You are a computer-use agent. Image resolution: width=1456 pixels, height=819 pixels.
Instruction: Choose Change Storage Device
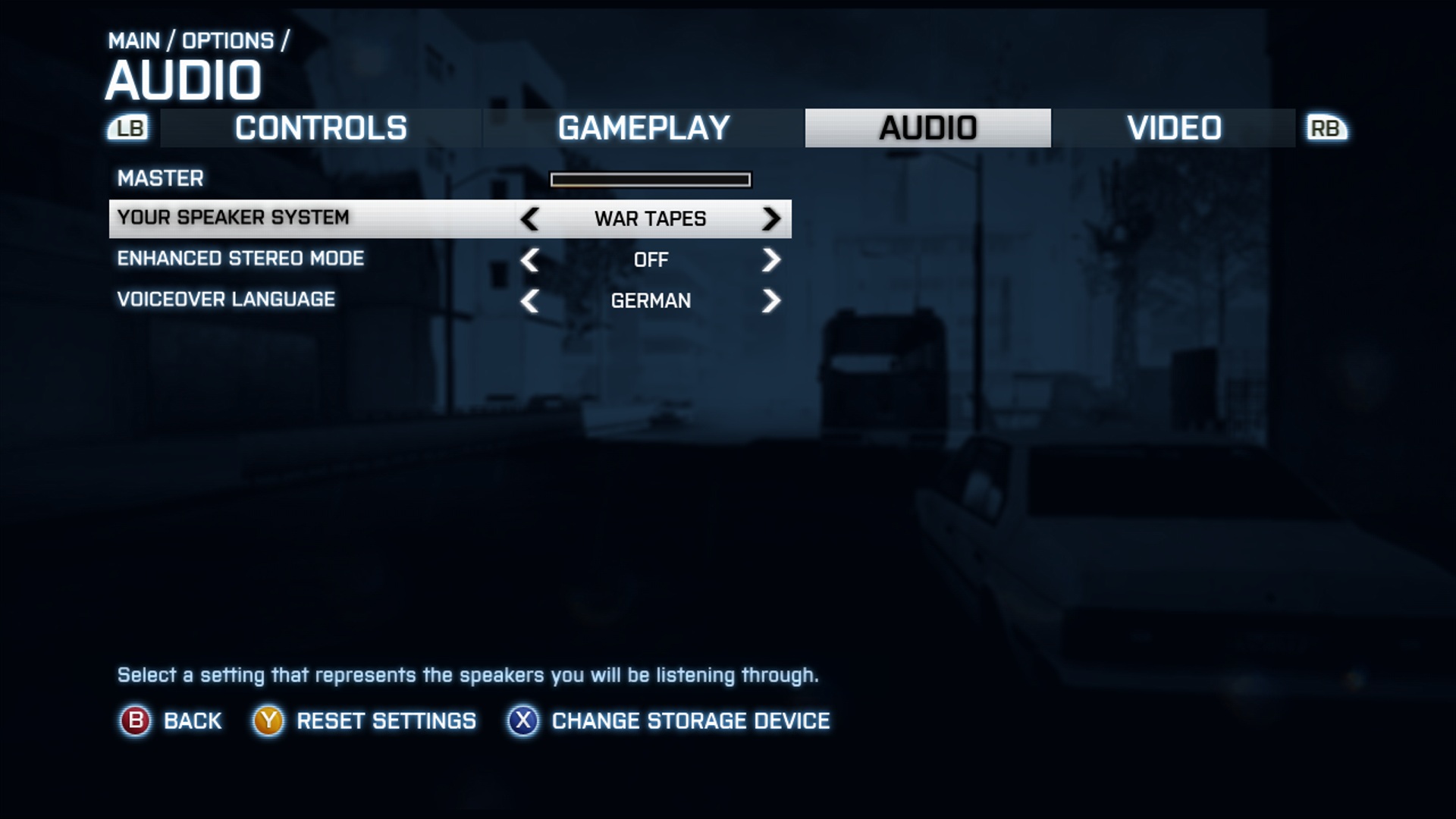point(690,721)
